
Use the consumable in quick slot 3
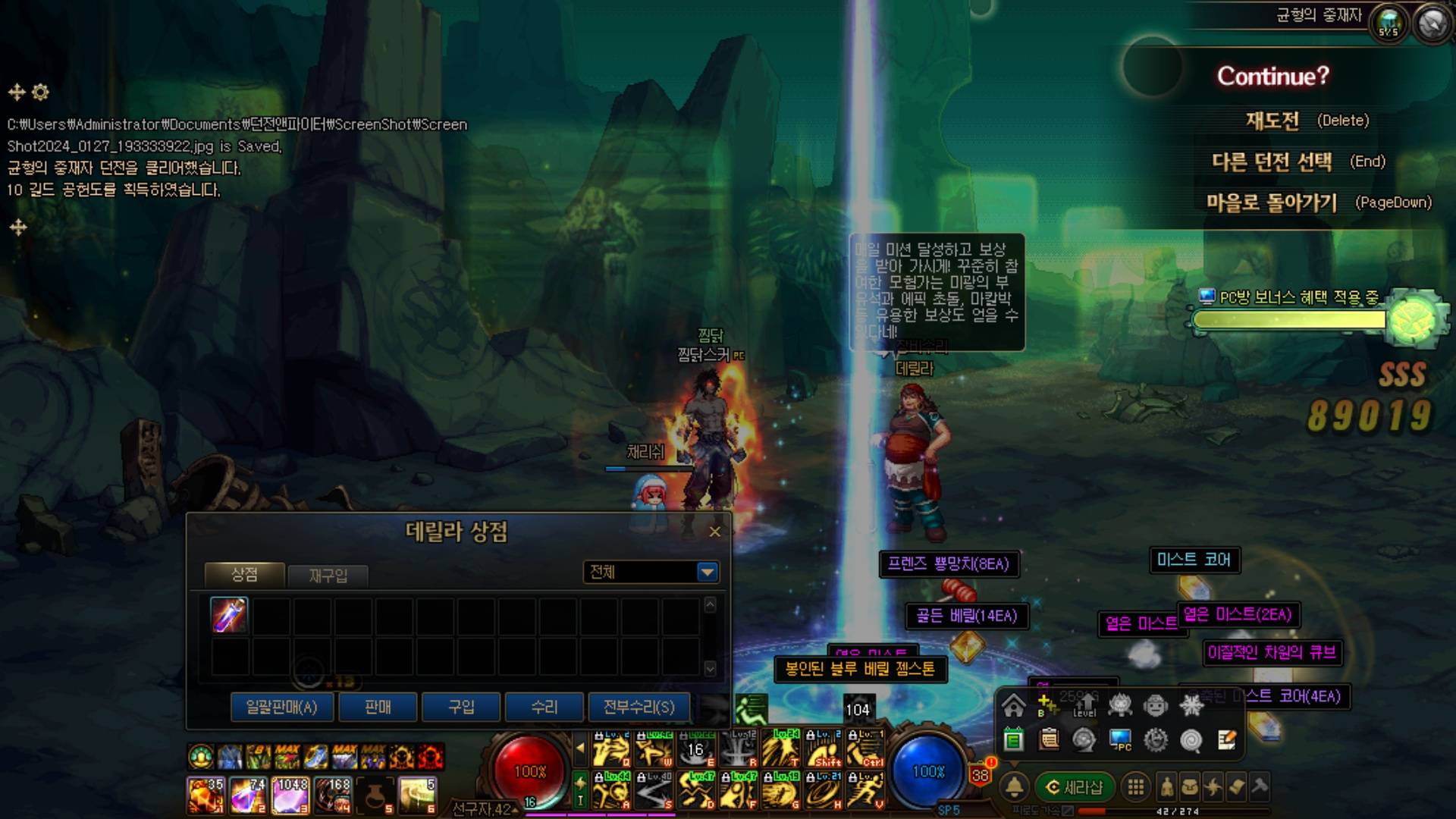point(290,795)
